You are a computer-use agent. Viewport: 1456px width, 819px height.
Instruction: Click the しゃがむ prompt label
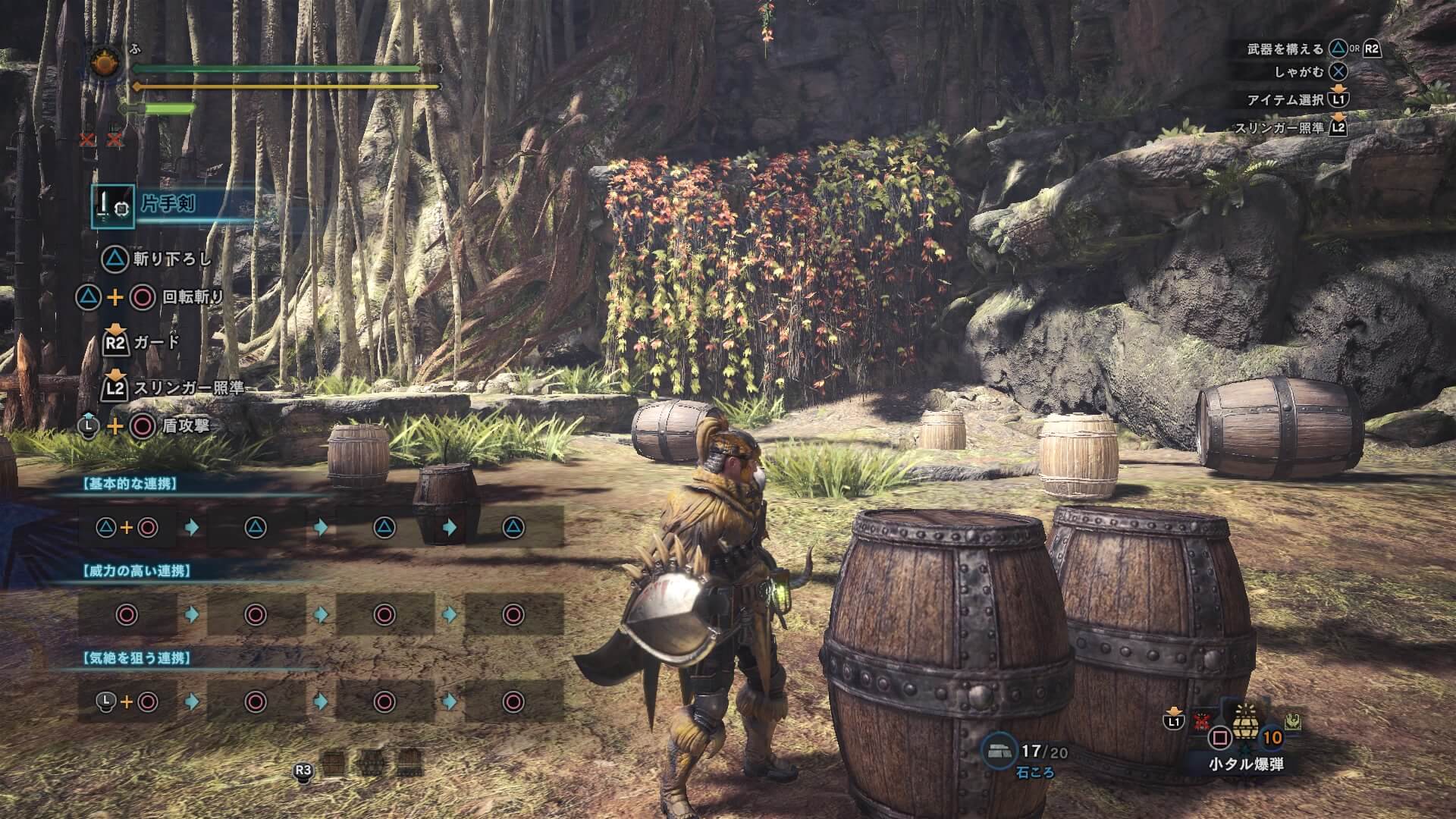[x=1299, y=73]
